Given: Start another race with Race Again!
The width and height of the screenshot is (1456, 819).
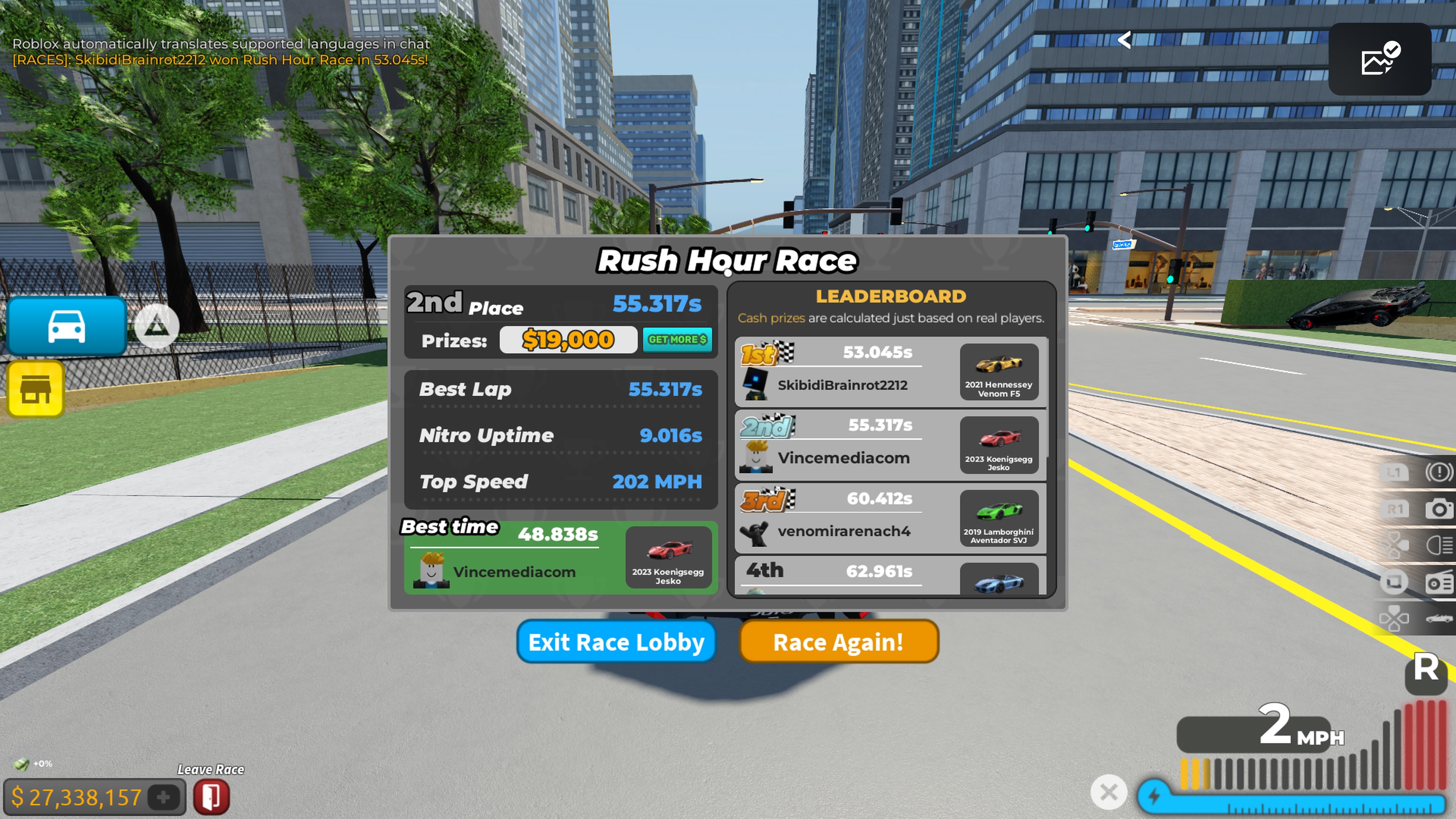Looking at the screenshot, I should pyautogui.click(x=838, y=642).
